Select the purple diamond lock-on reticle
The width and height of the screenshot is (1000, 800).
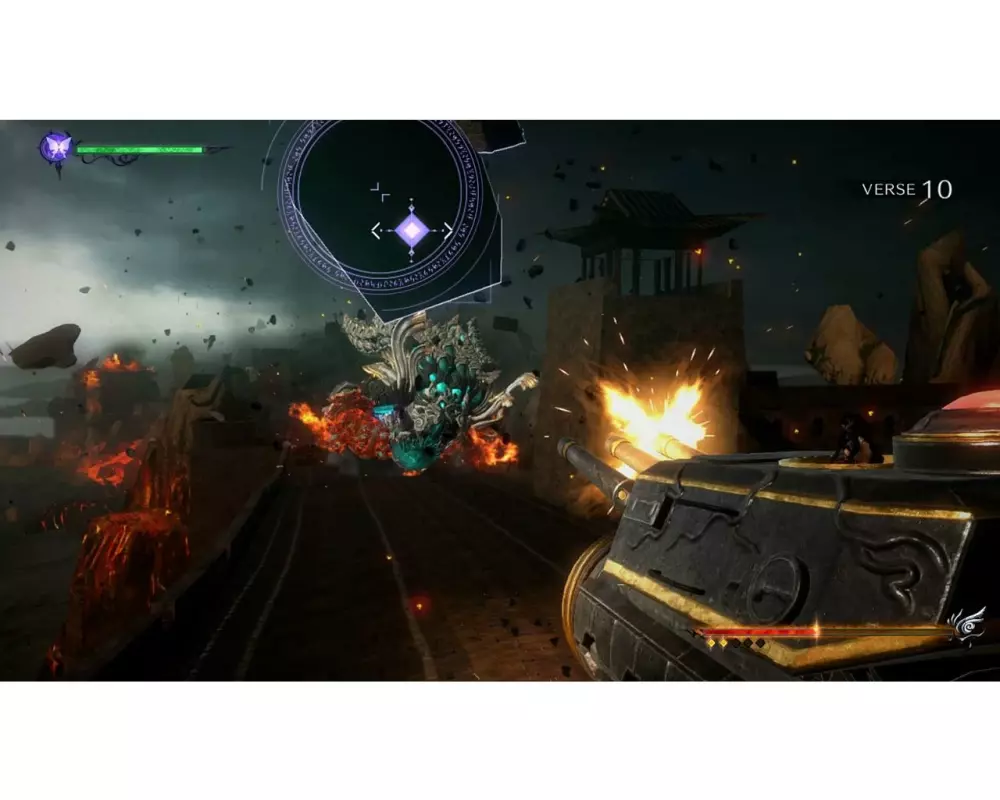411,231
